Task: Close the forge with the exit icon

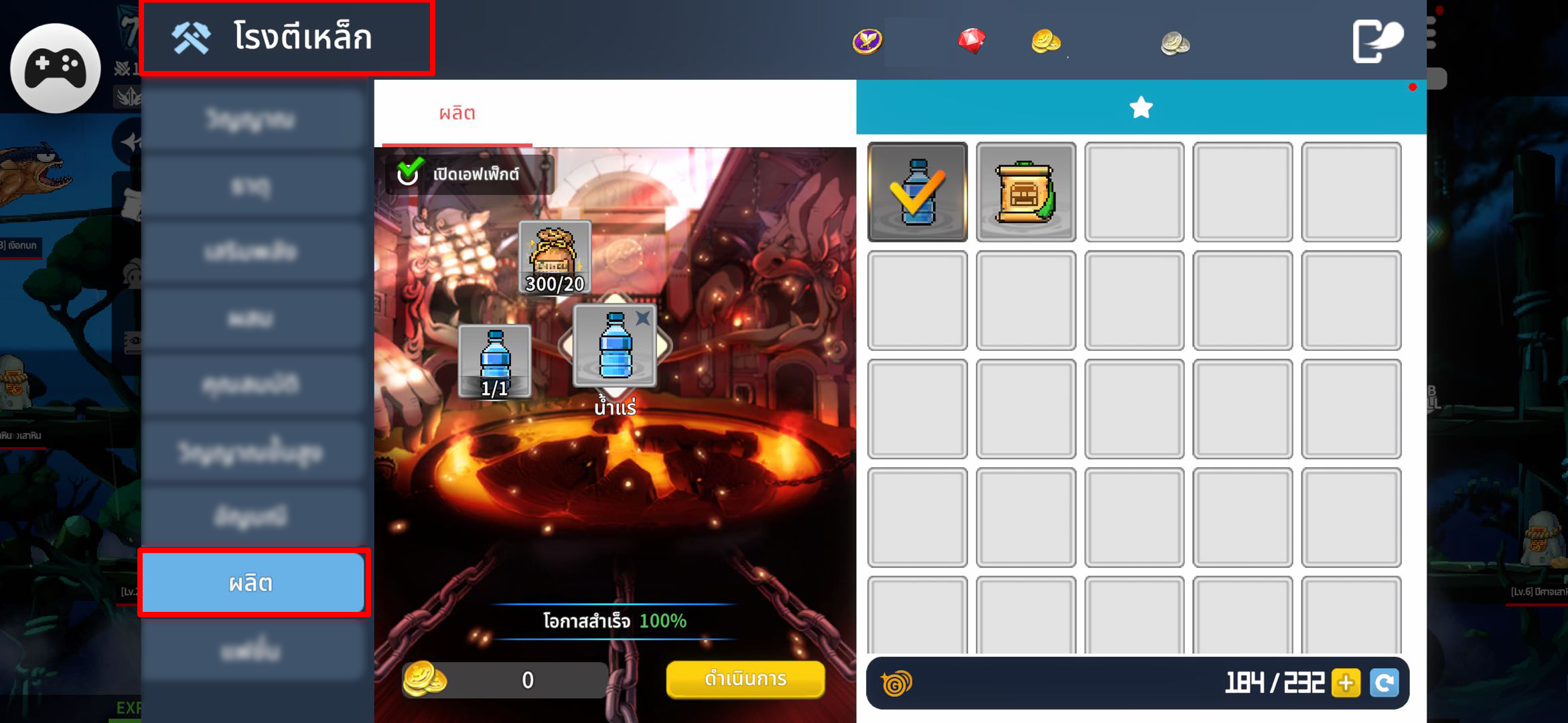Action: point(1377,40)
